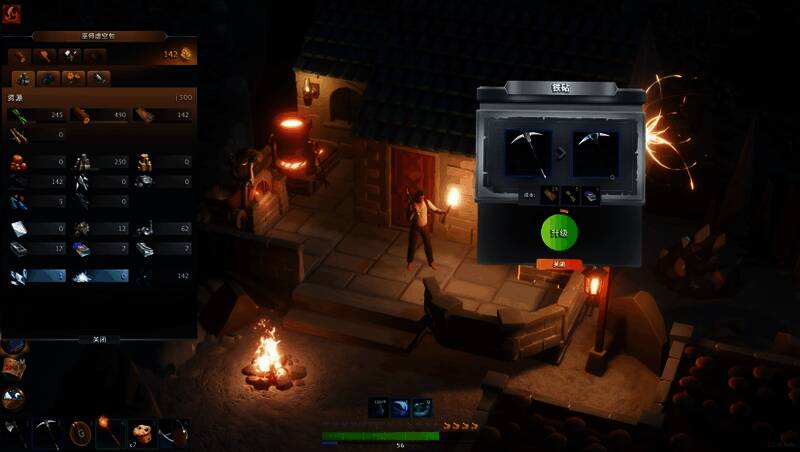Viewport: 800px width, 452px height.
Task: Select the stone resource showing 250
Action: (x=81, y=161)
